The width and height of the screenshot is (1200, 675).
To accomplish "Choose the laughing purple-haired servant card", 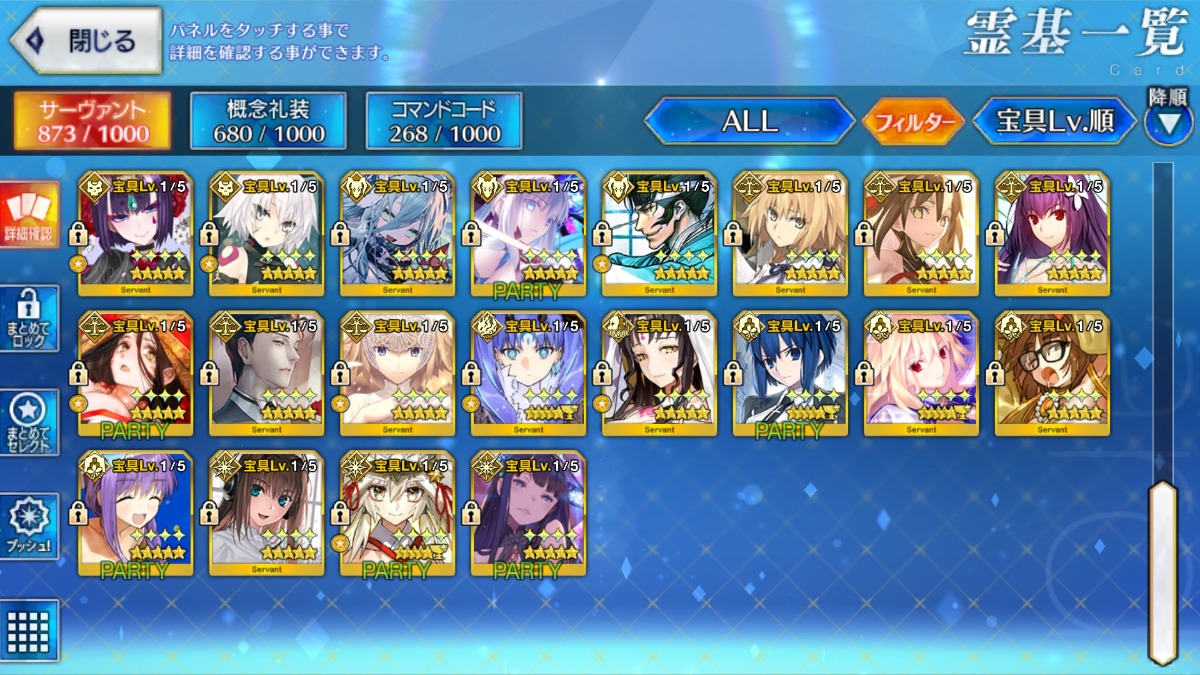I will click(x=136, y=513).
